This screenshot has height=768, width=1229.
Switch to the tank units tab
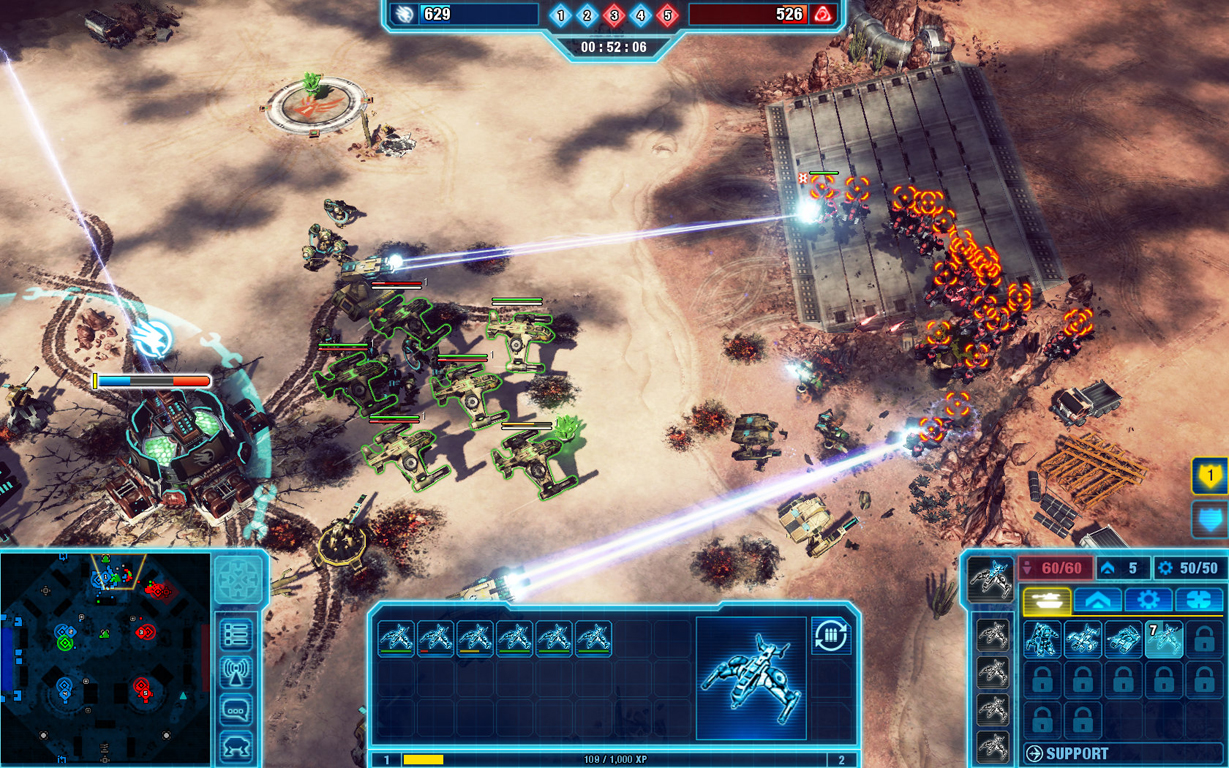point(1047,601)
